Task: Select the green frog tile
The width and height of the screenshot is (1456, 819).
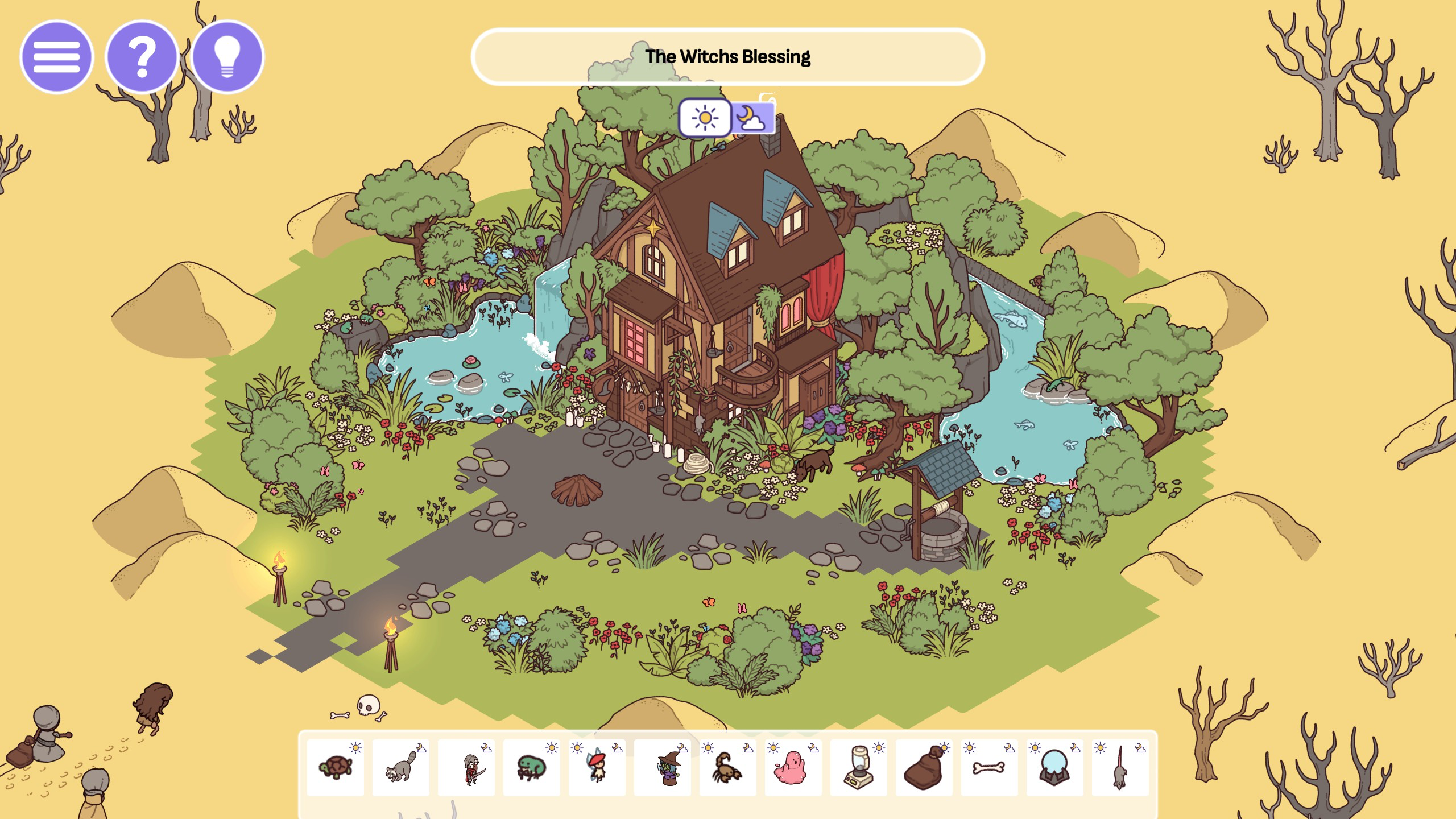Action: click(x=532, y=767)
